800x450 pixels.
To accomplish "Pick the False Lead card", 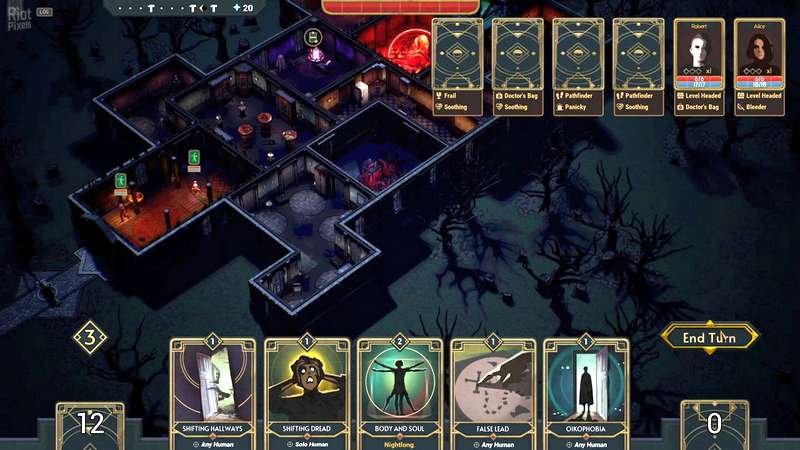I will coord(493,394).
